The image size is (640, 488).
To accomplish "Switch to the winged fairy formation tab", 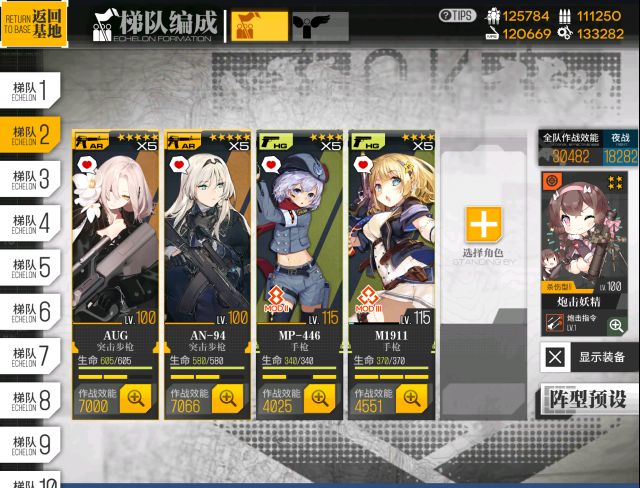I will (x=320, y=26).
